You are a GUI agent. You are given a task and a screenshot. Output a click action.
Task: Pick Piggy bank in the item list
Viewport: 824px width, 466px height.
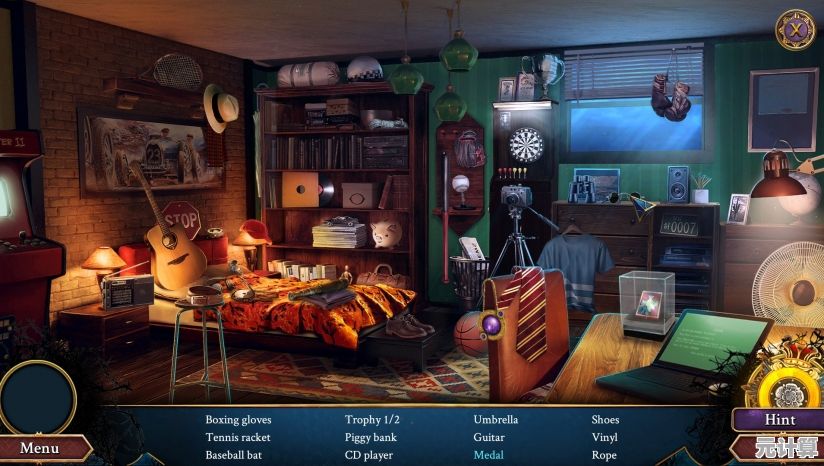point(371,437)
